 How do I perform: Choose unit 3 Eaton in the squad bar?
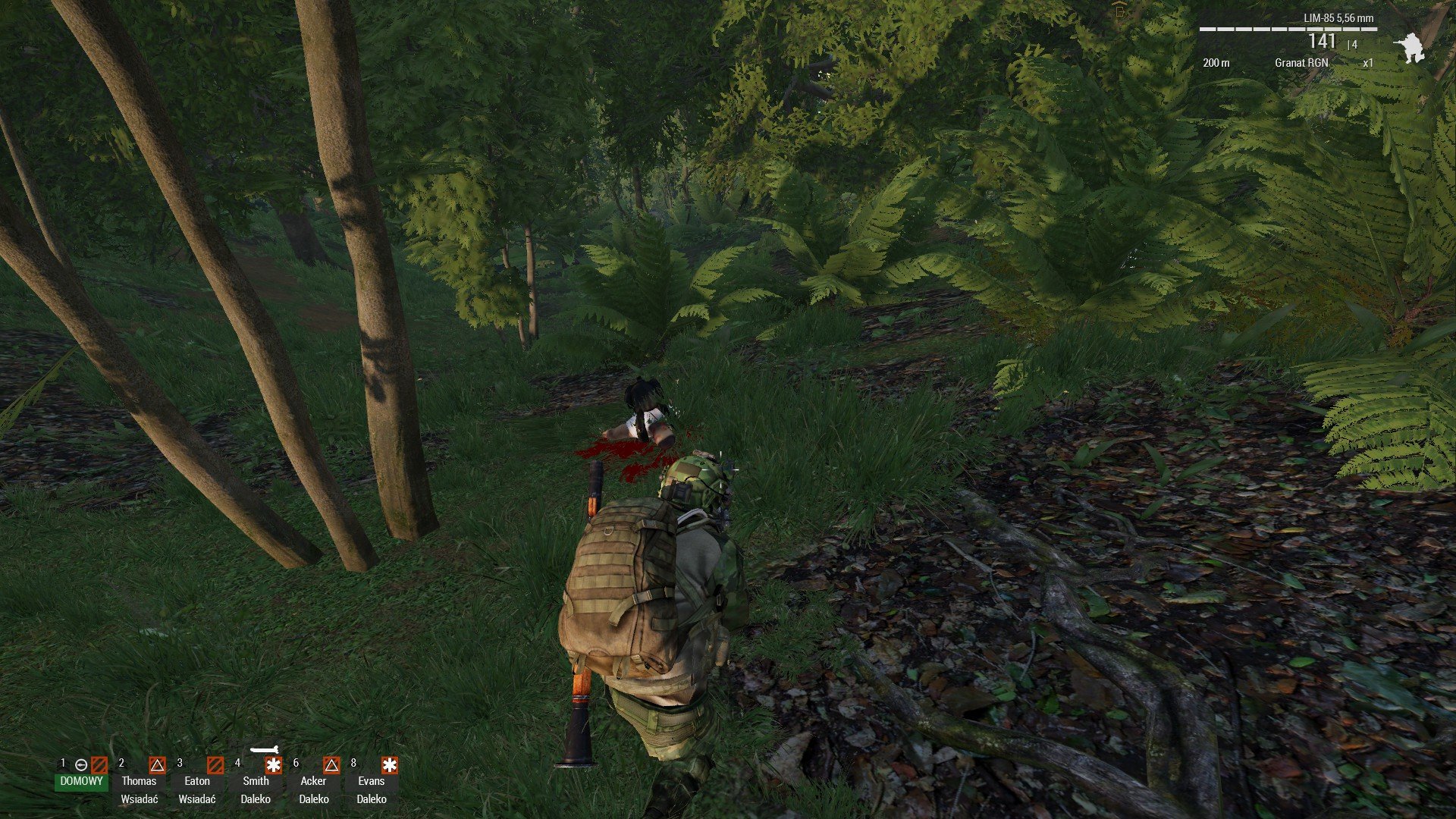coord(197,780)
